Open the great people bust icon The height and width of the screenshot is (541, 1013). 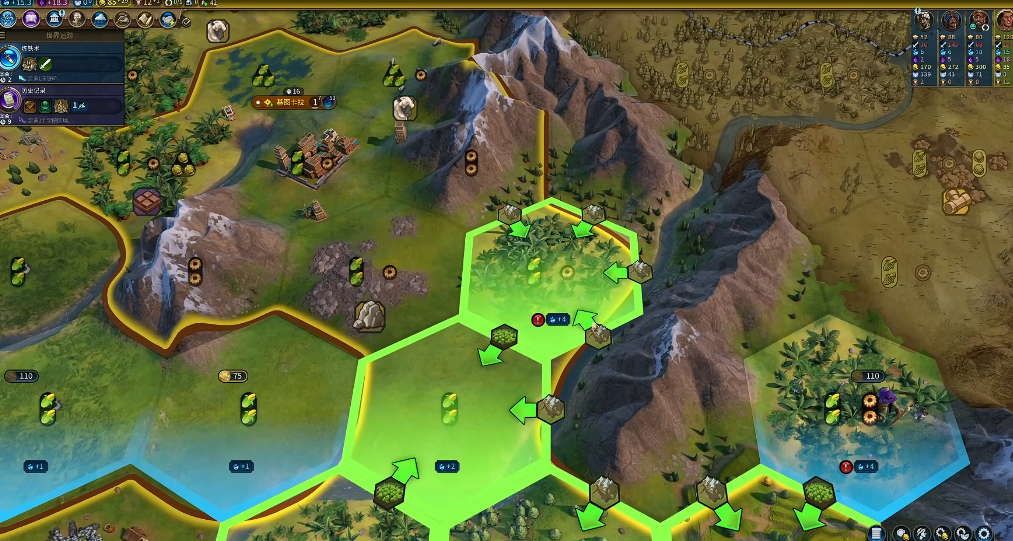(x=78, y=19)
